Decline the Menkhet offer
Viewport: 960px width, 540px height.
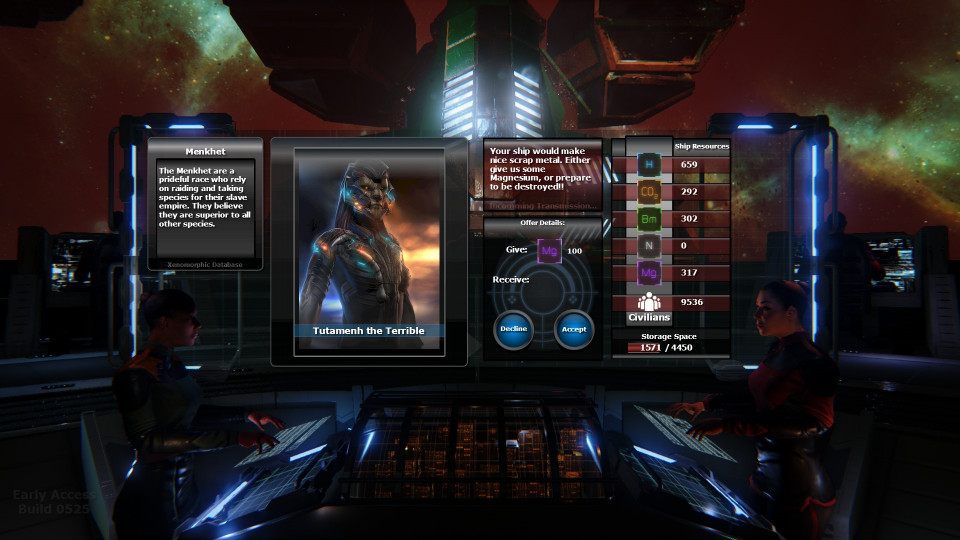tap(513, 329)
